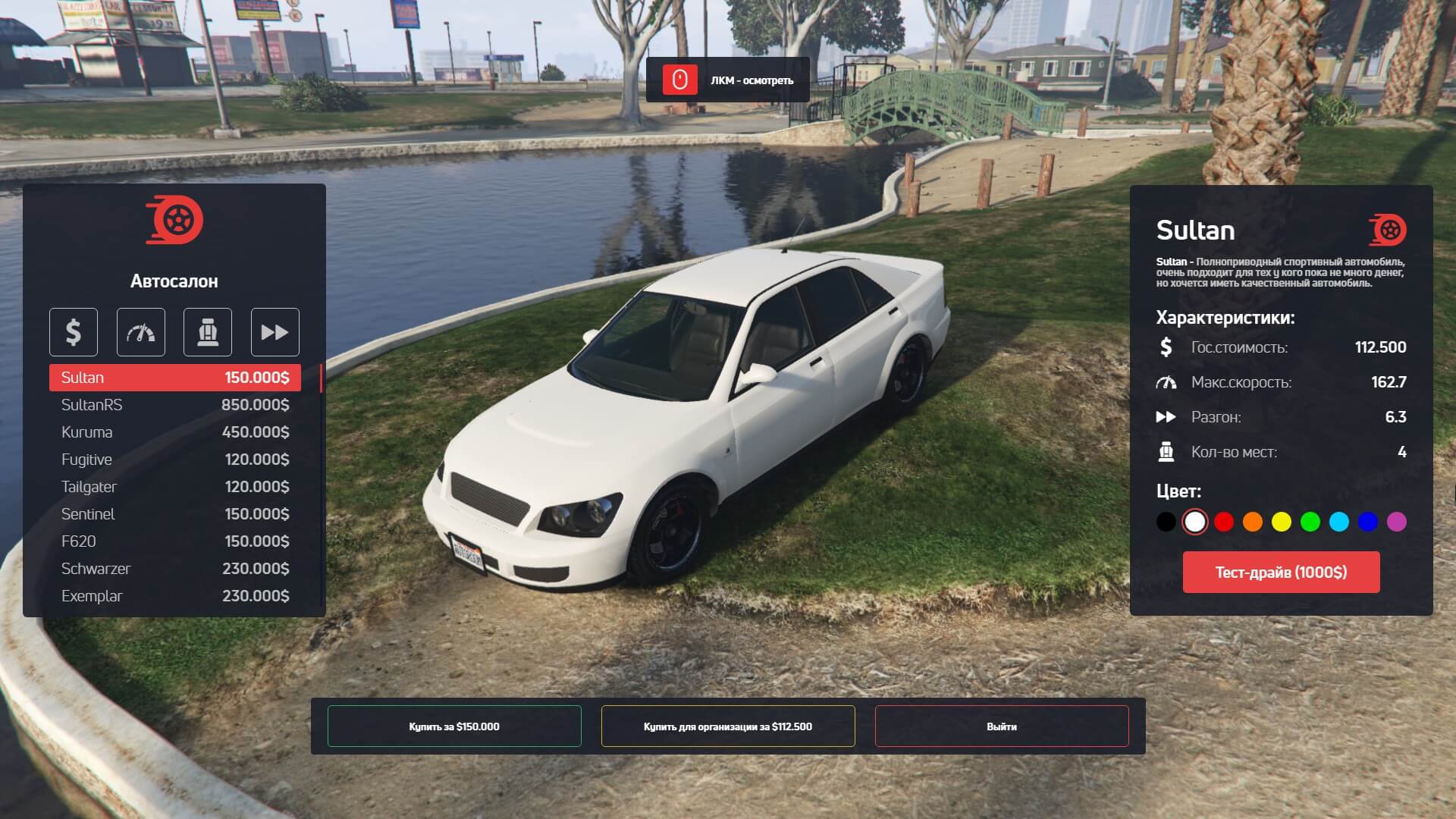The width and height of the screenshot is (1456, 819).
Task: Select the purple color swatch
Action: coord(1397,522)
